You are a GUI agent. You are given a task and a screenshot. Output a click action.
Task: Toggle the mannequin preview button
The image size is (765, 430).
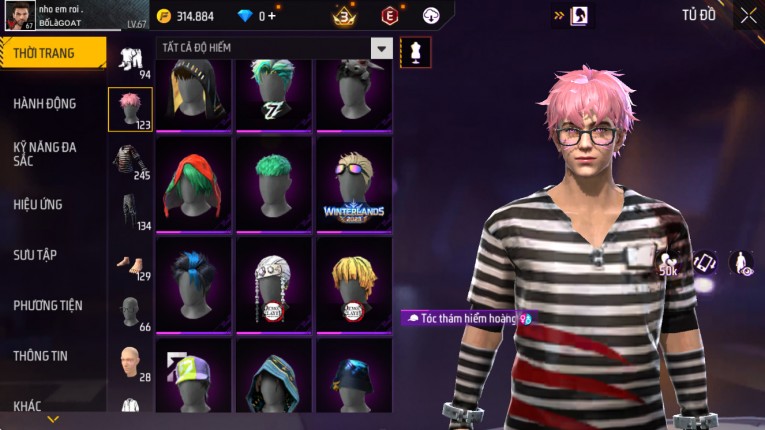coord(416,52)
